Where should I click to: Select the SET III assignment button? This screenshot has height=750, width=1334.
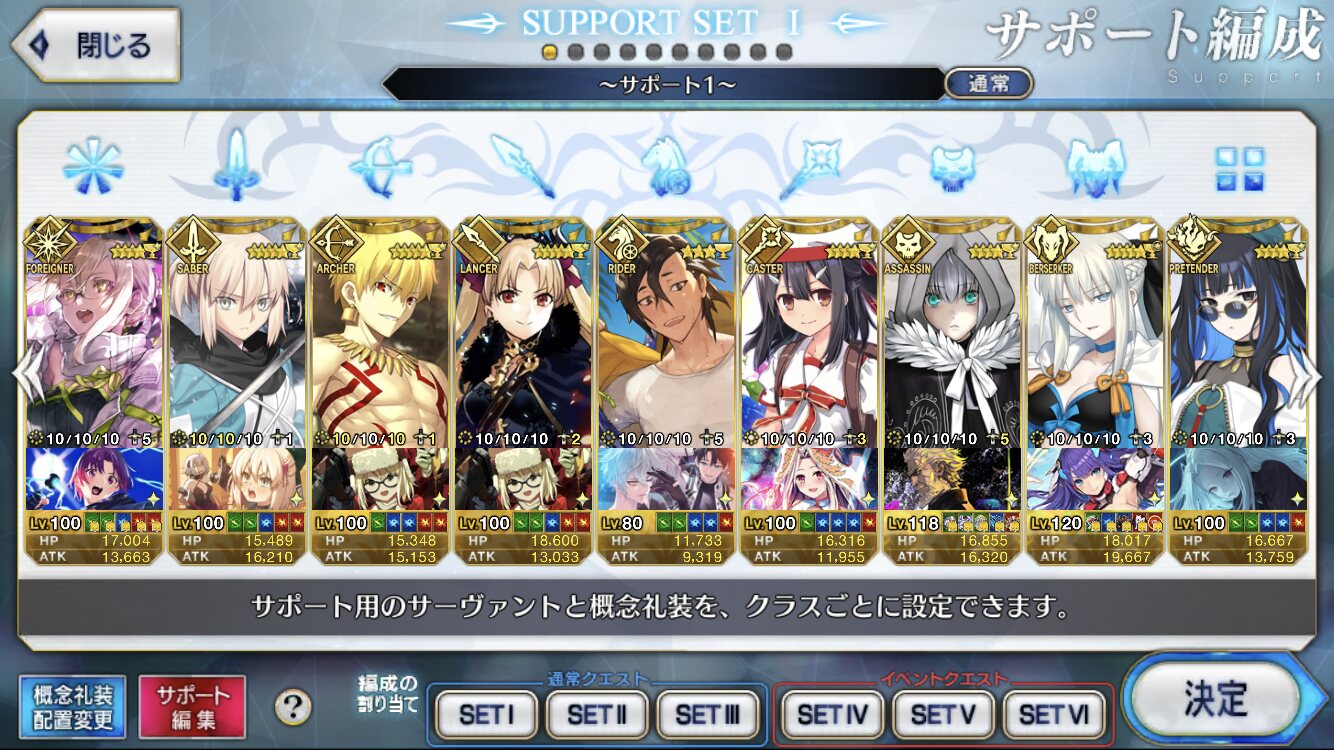pos(707,715)
